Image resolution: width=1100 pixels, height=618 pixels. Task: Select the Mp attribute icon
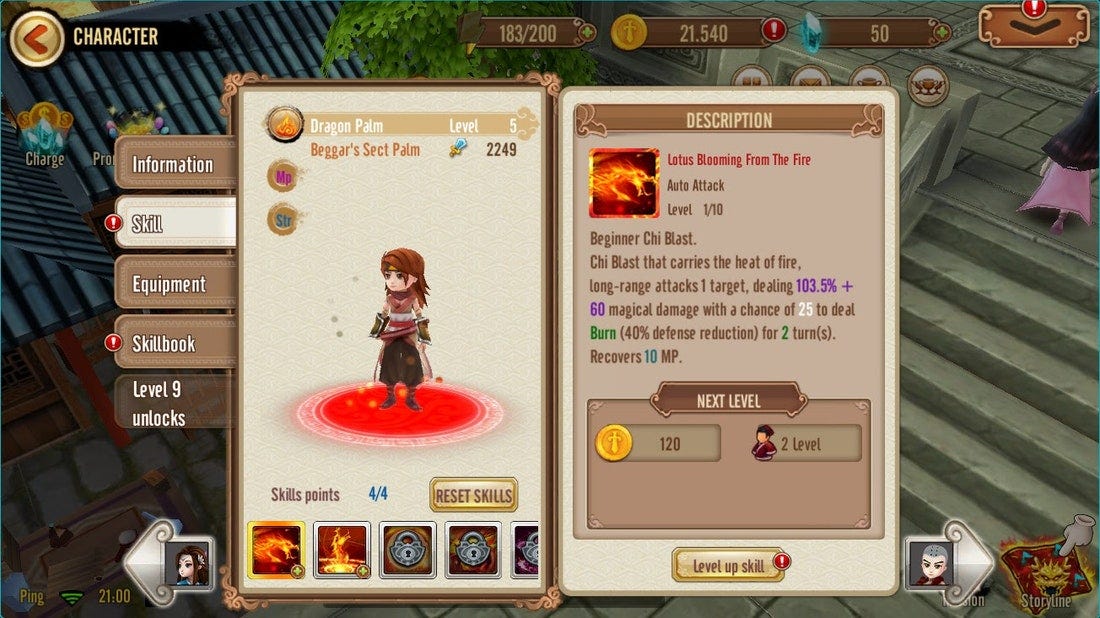pos(282,178)
